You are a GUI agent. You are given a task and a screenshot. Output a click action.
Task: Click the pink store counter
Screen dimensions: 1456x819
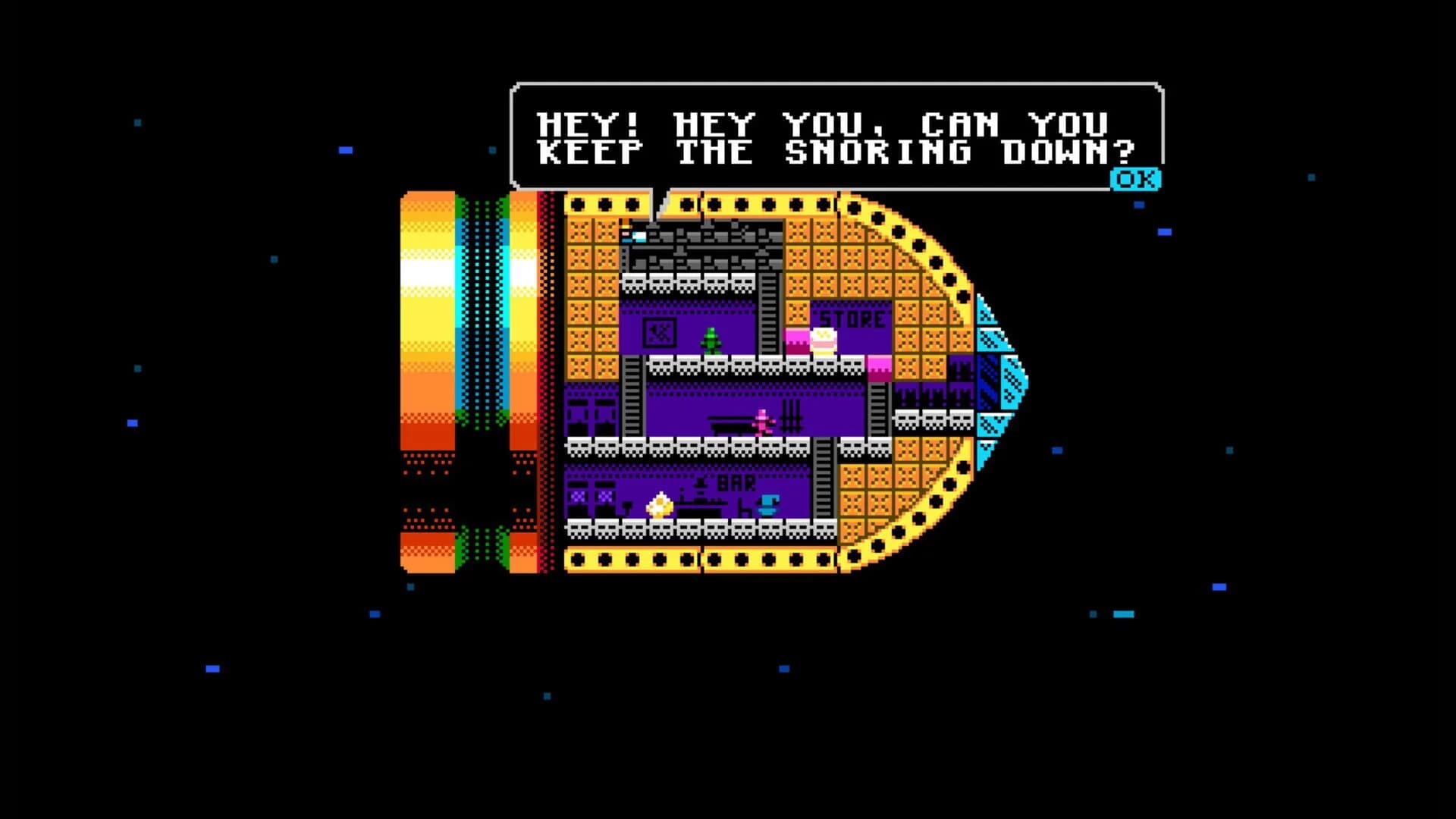coord(795,338)
